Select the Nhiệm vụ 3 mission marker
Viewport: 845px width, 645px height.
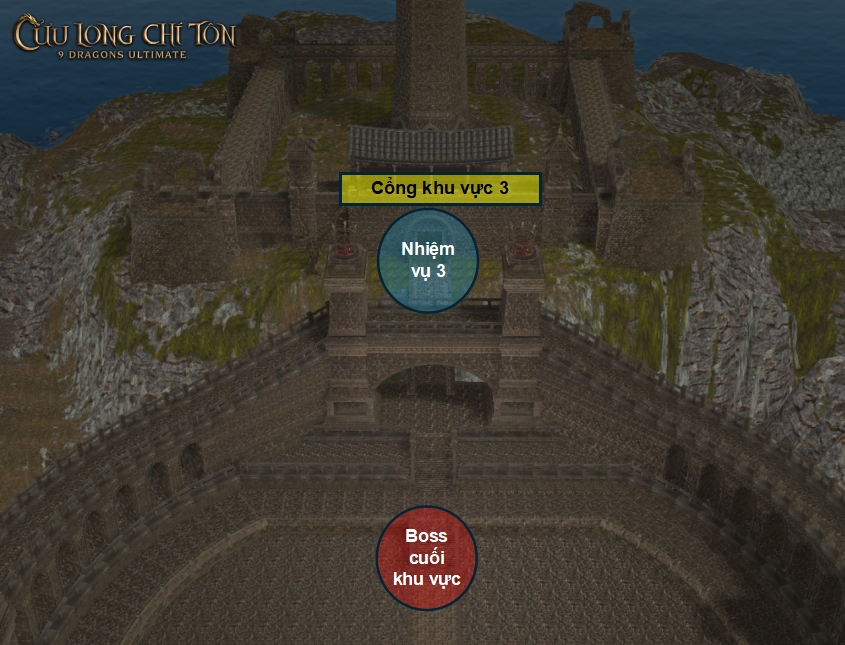(x=428, y=260)
